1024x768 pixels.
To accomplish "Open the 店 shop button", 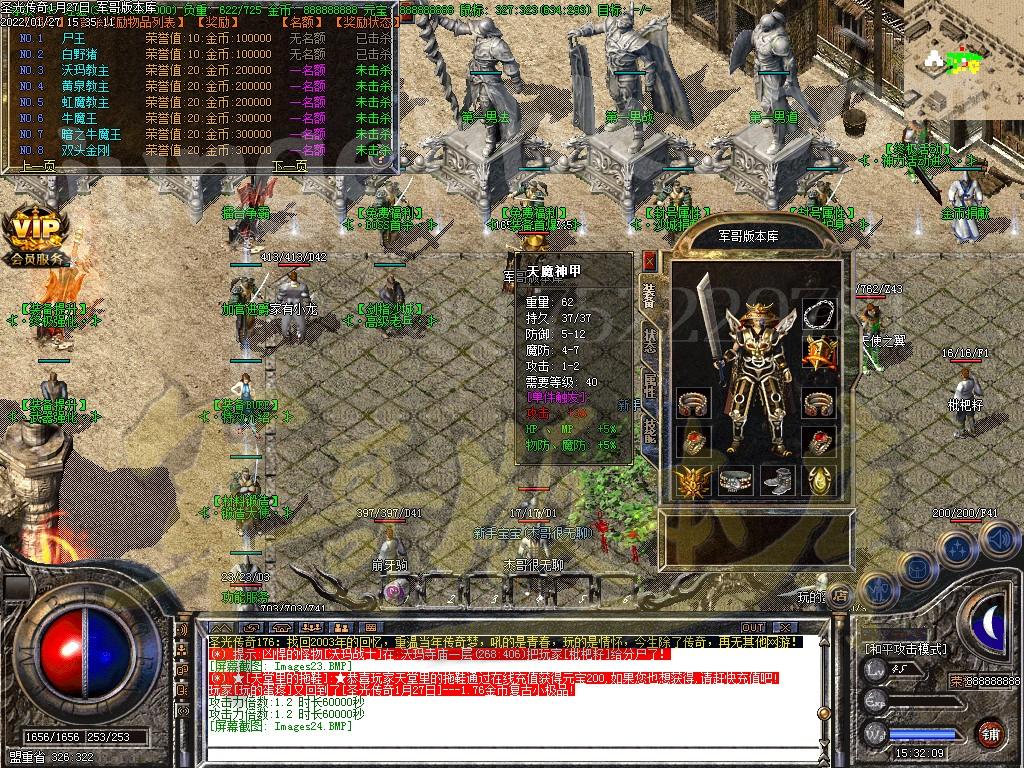I will click(839, 595).
